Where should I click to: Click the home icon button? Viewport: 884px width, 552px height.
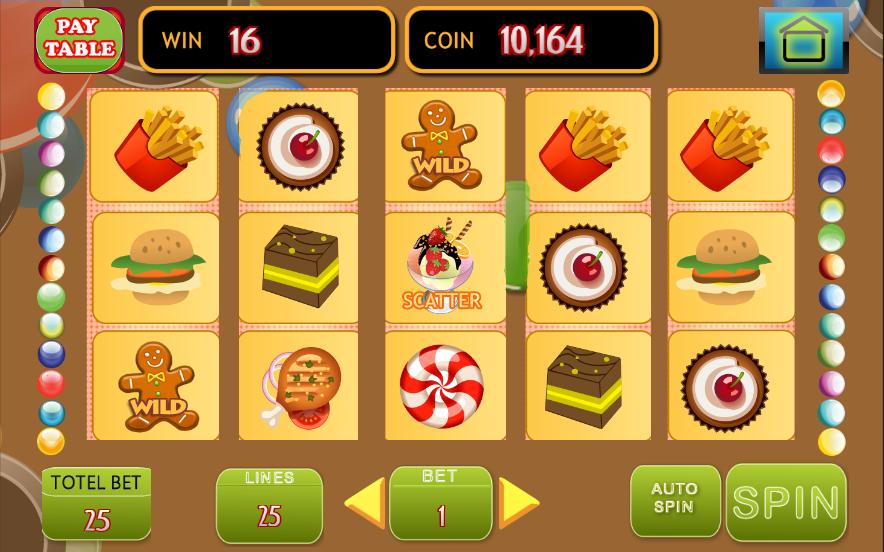point(803,41)
